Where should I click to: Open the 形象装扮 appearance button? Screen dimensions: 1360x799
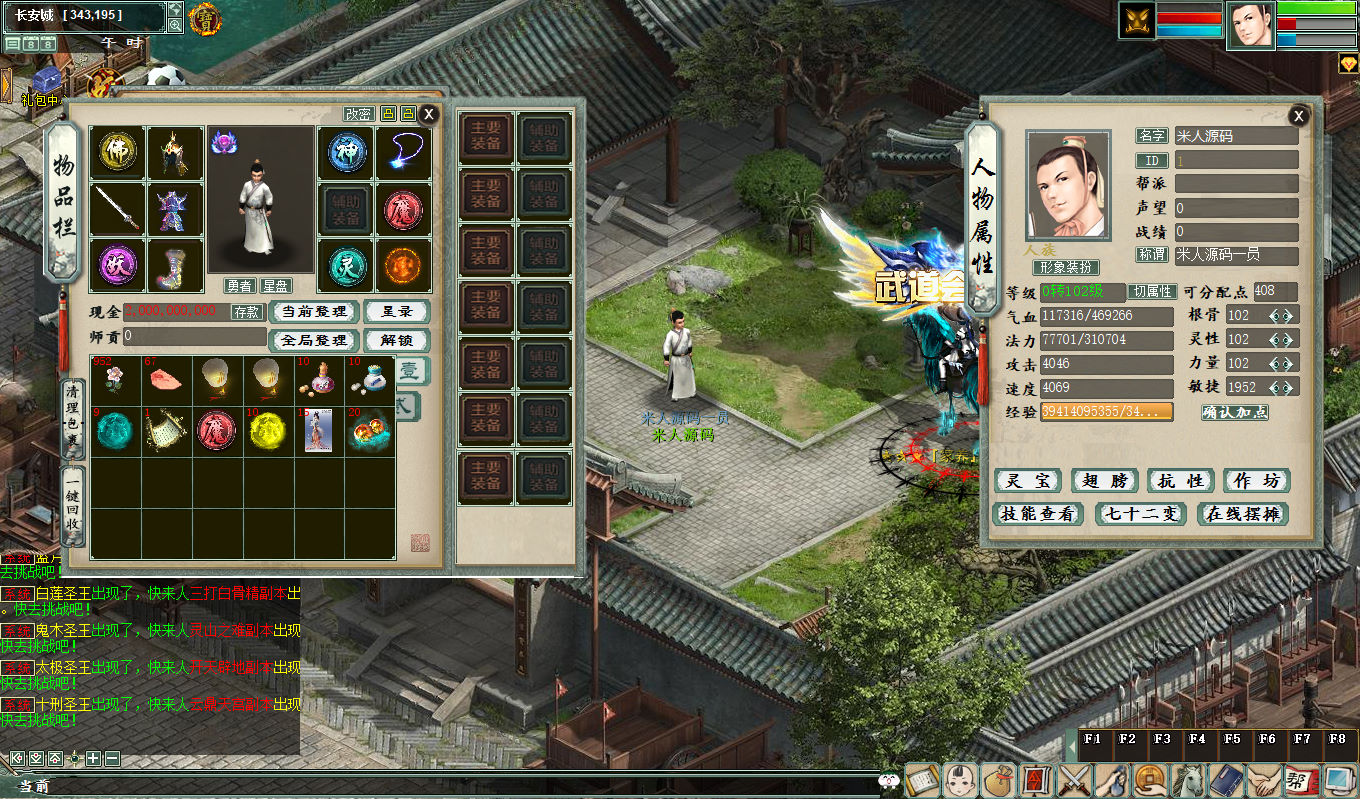[1066, 268]
